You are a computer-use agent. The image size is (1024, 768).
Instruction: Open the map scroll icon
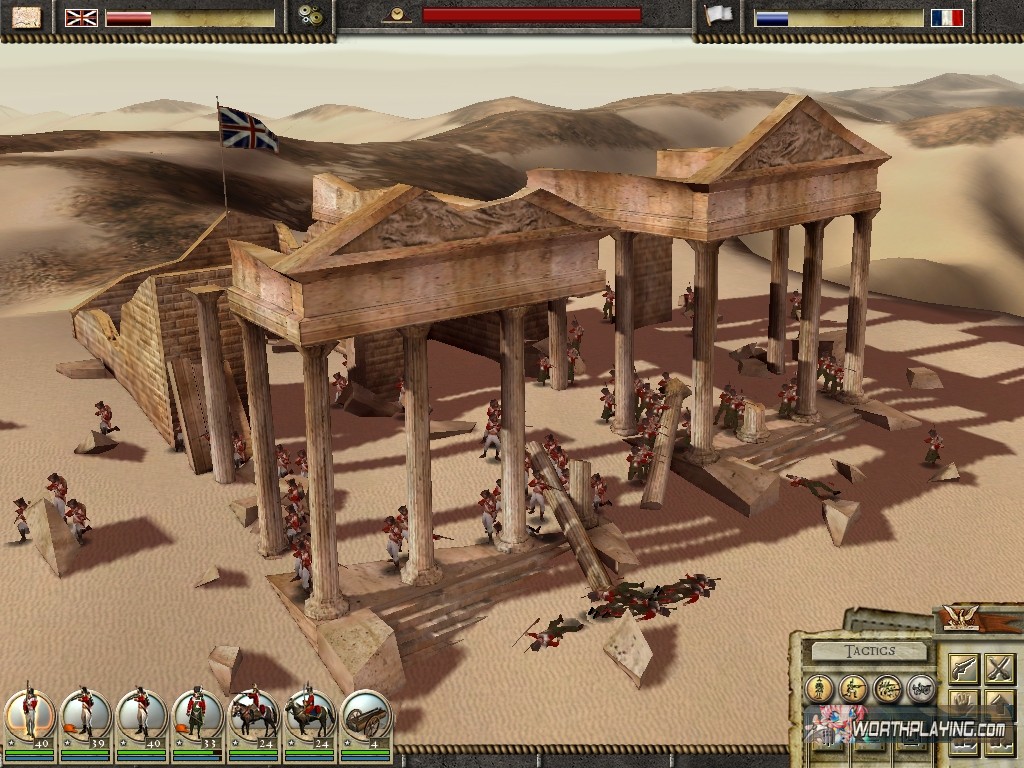(x=27, y=17)
